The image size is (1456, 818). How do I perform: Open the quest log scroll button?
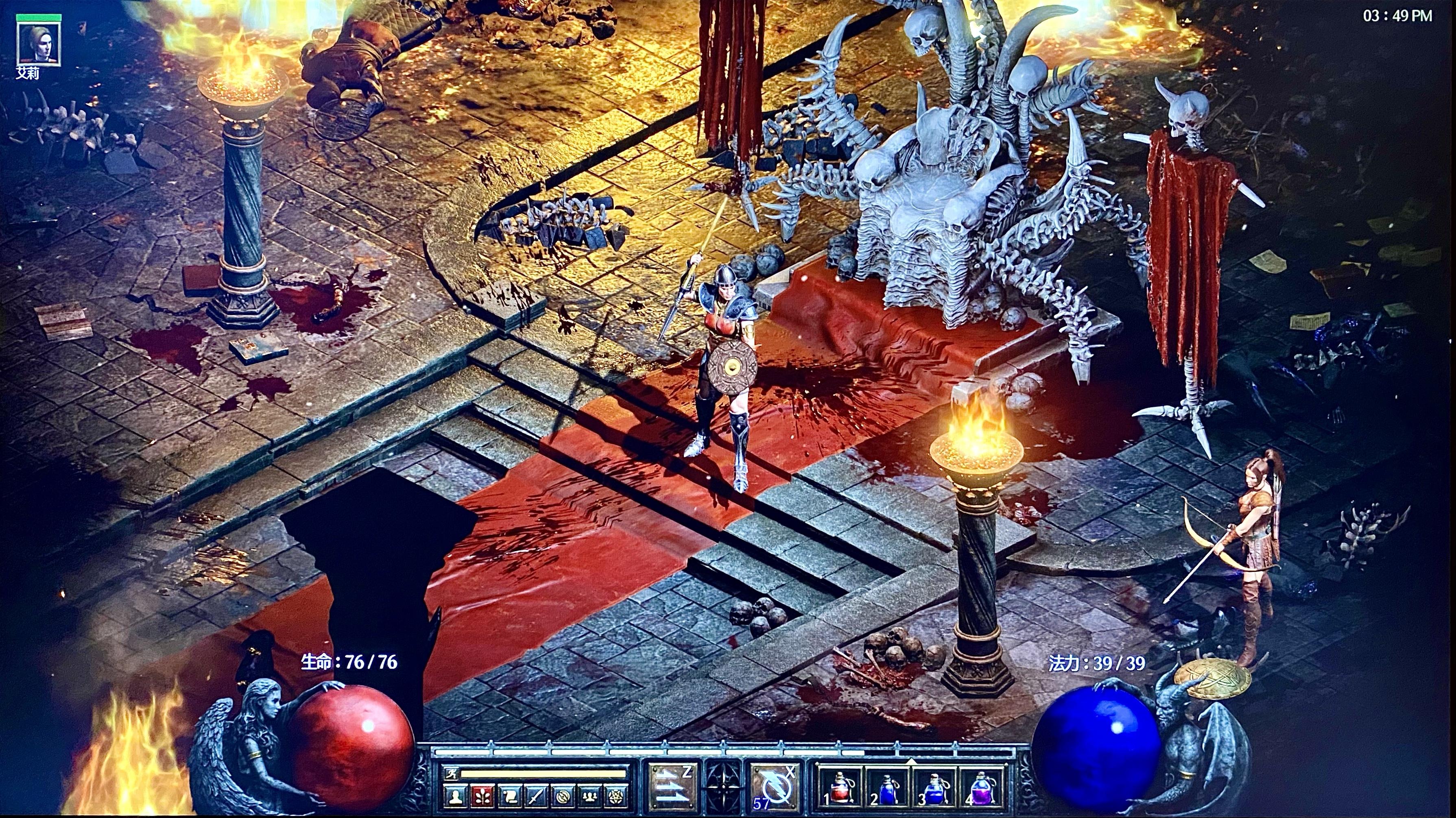pos(509,797)
